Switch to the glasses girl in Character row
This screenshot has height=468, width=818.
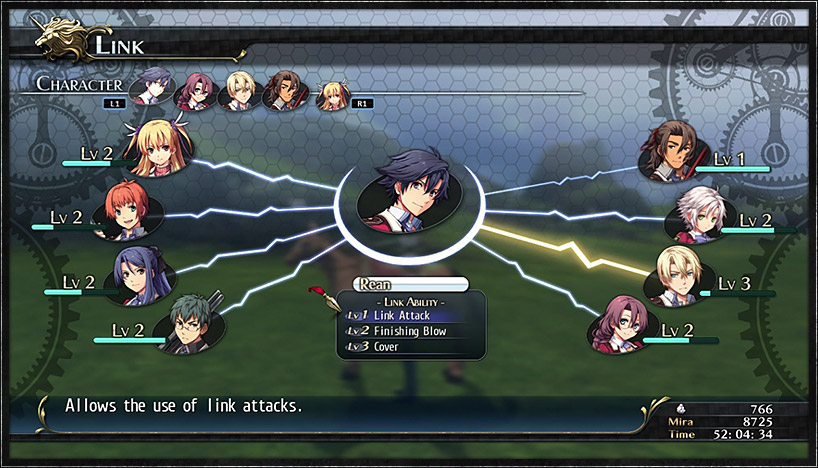click(x=194, y=92)
